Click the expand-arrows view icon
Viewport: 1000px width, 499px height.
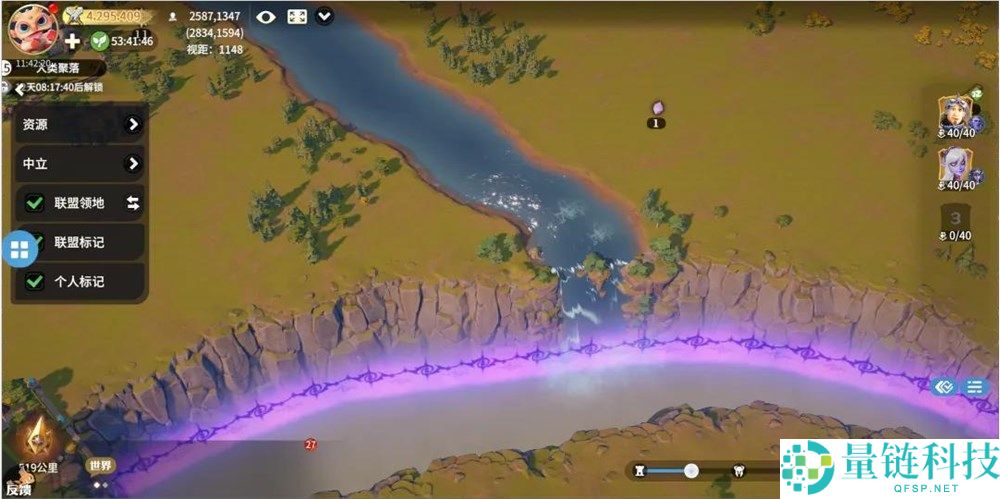click(297, 16)
